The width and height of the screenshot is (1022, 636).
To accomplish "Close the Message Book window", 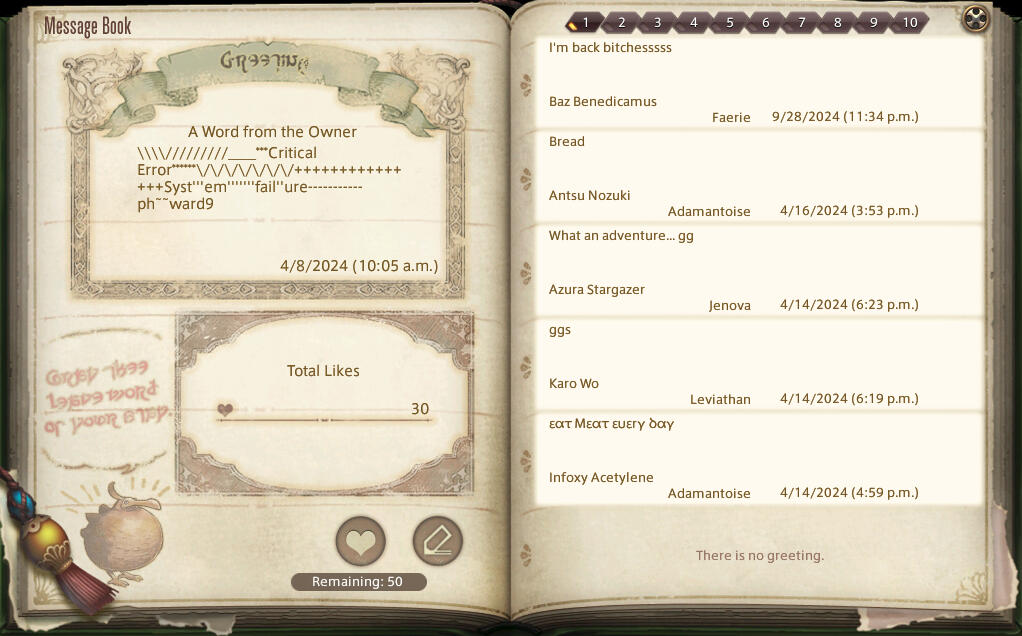I will click(x=975, y=19).
